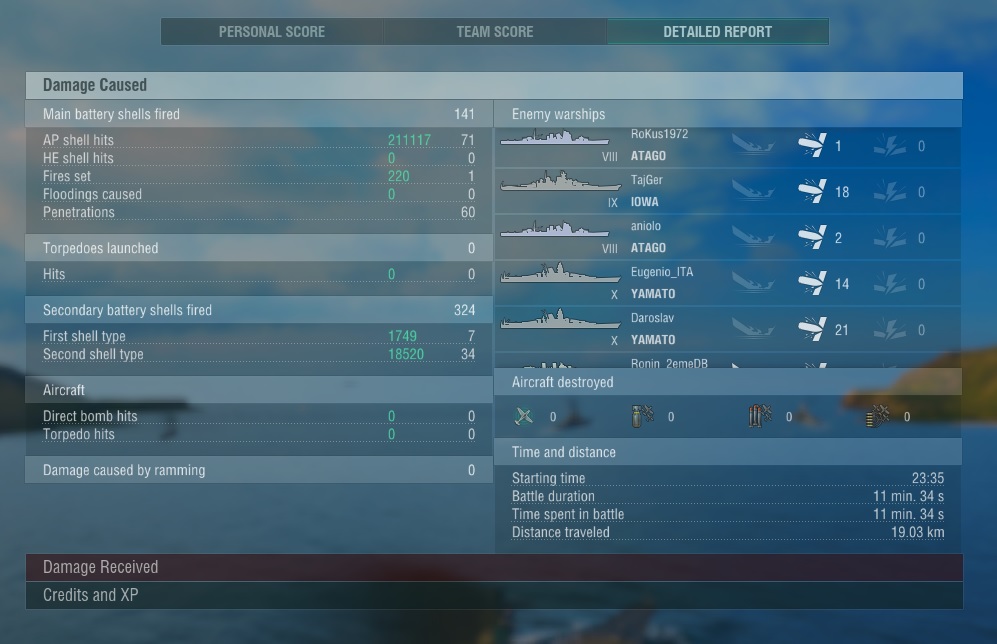Expand the Credits and XP section
The image size is (997, 644).
pyautogui.click(x=494, y=596)
